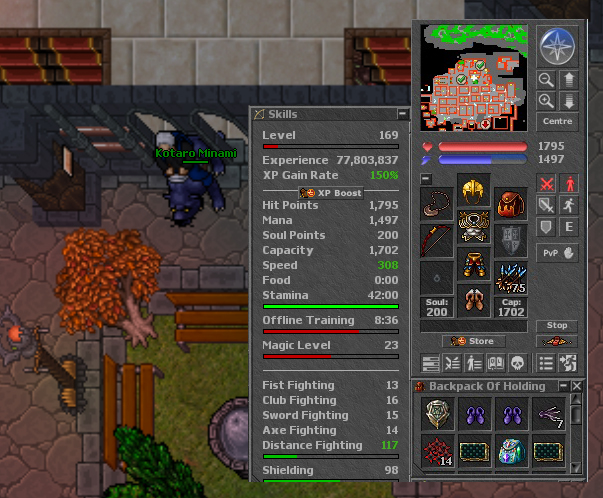Click the minimap compass rose
Image resolution: width=603 pixels, height=498 pixels.
coord(556,45)
